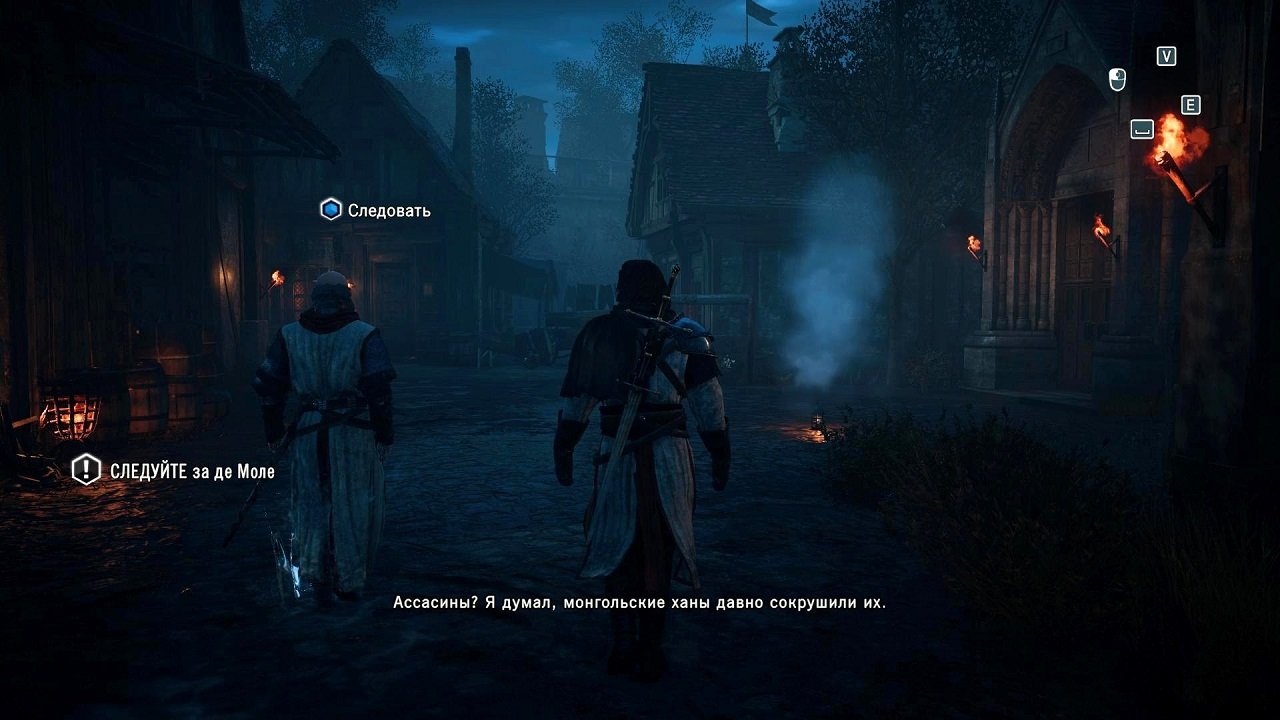This screenshot has width=1280, height=720.
Task: Select the Следовать waypoint label
Action: [389, 211]
